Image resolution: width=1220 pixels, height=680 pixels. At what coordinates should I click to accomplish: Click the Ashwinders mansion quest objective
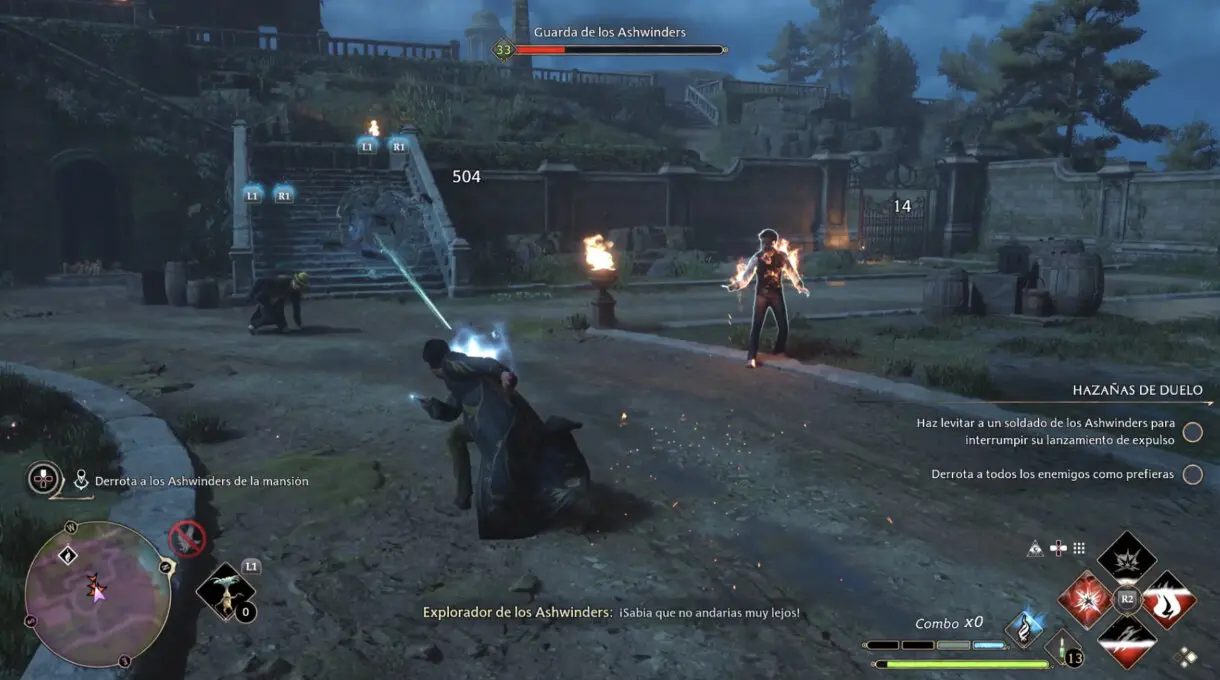(x=201, y=481)
